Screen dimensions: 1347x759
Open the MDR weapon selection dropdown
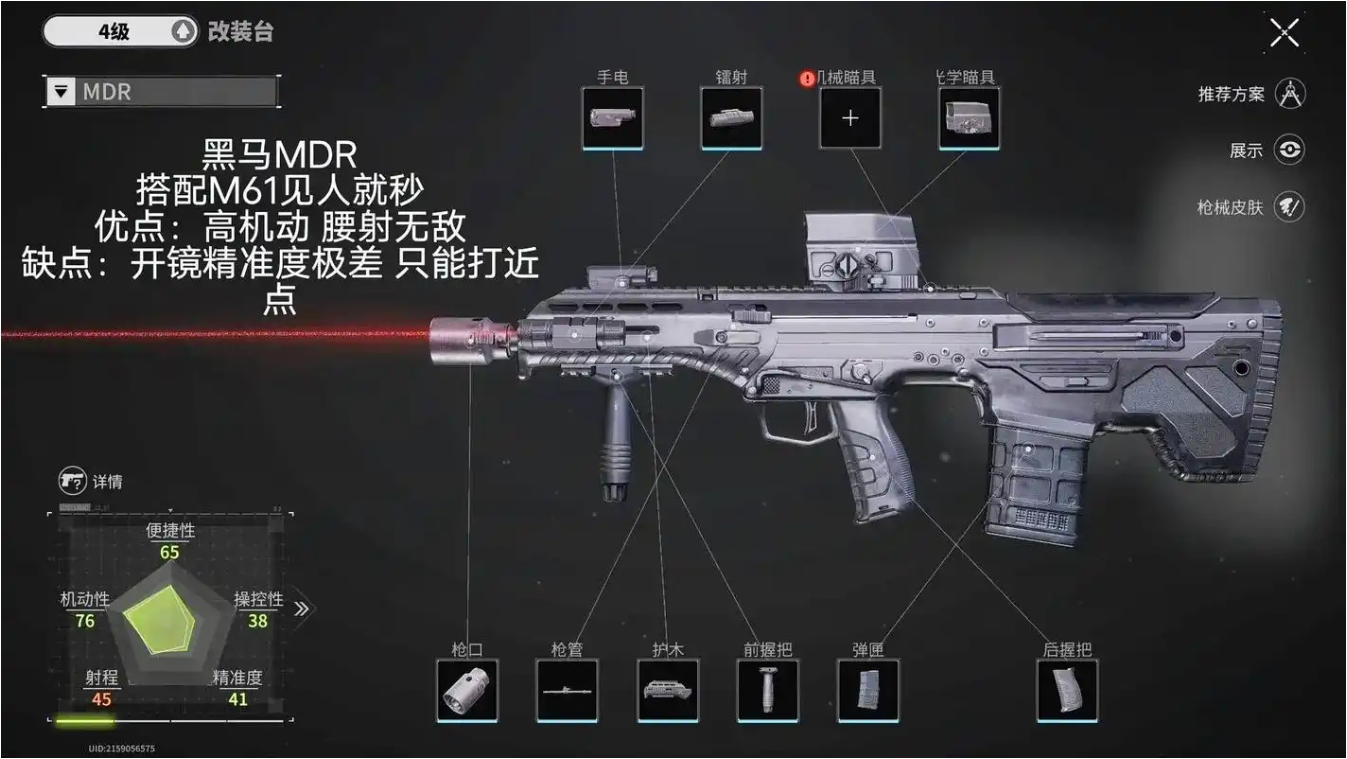pos(160,92)
